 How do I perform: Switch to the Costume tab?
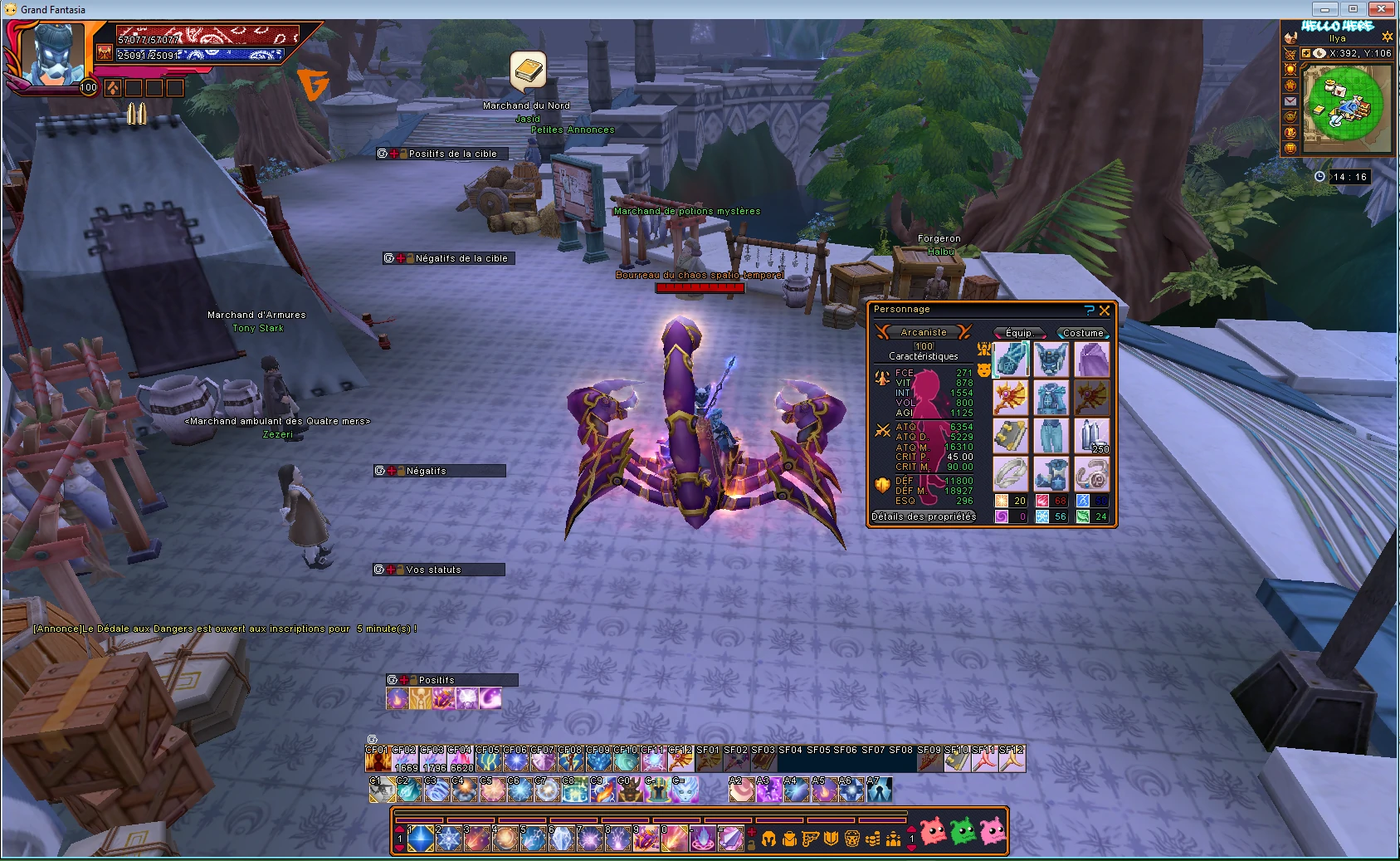point(1083,333)
